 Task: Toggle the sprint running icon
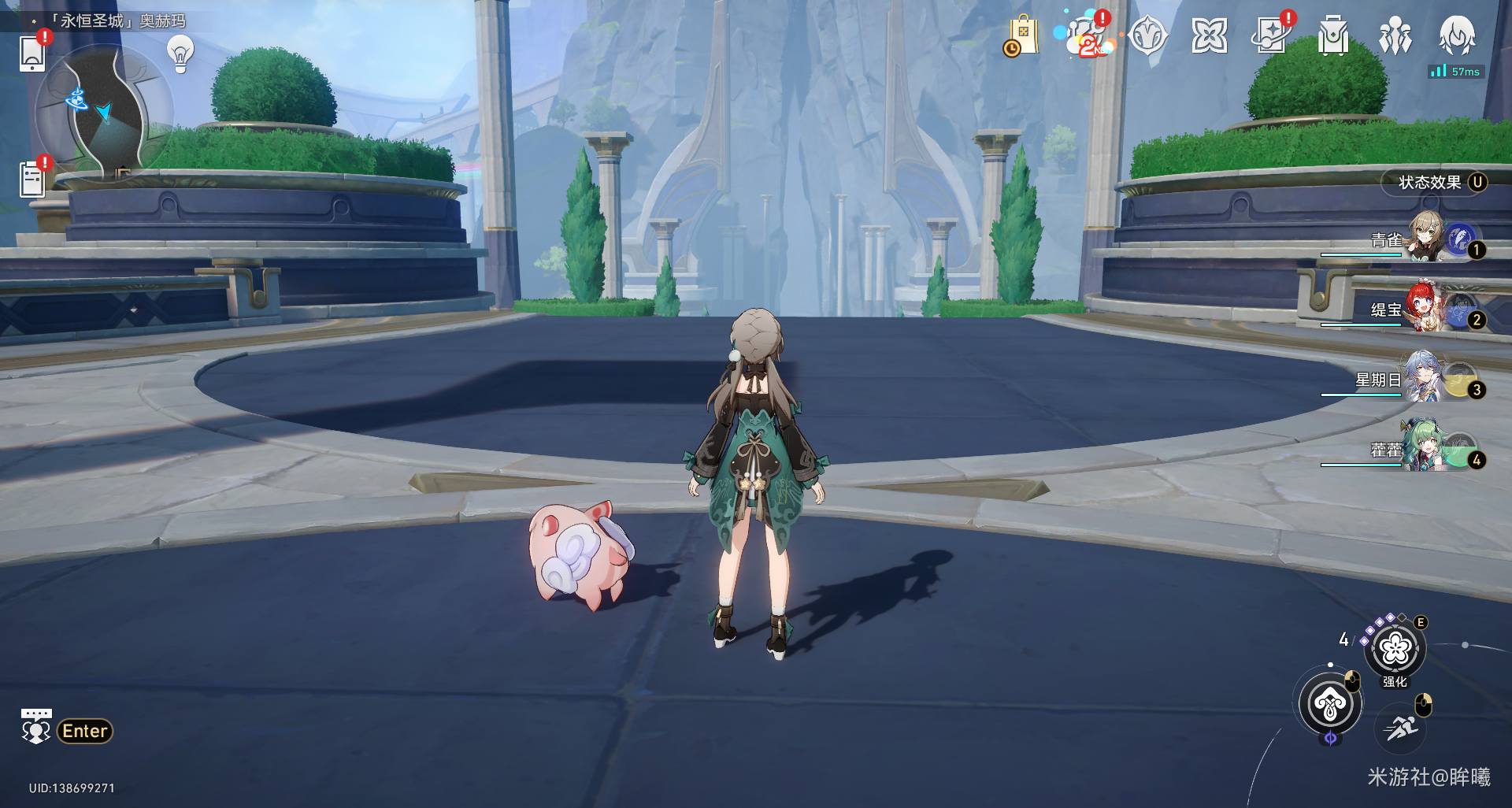(x=1402, y=728)
